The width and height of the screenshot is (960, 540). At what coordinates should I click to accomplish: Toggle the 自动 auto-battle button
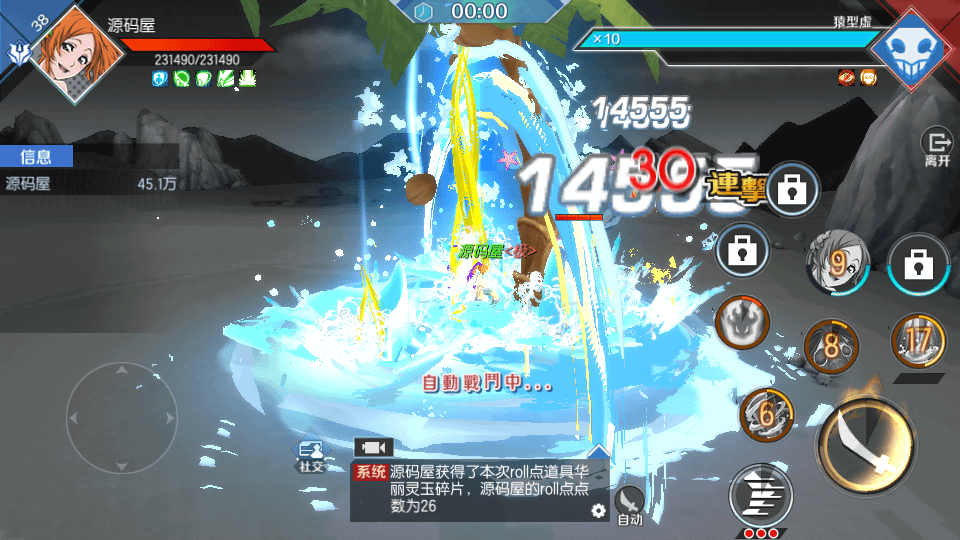pos(629,503)
